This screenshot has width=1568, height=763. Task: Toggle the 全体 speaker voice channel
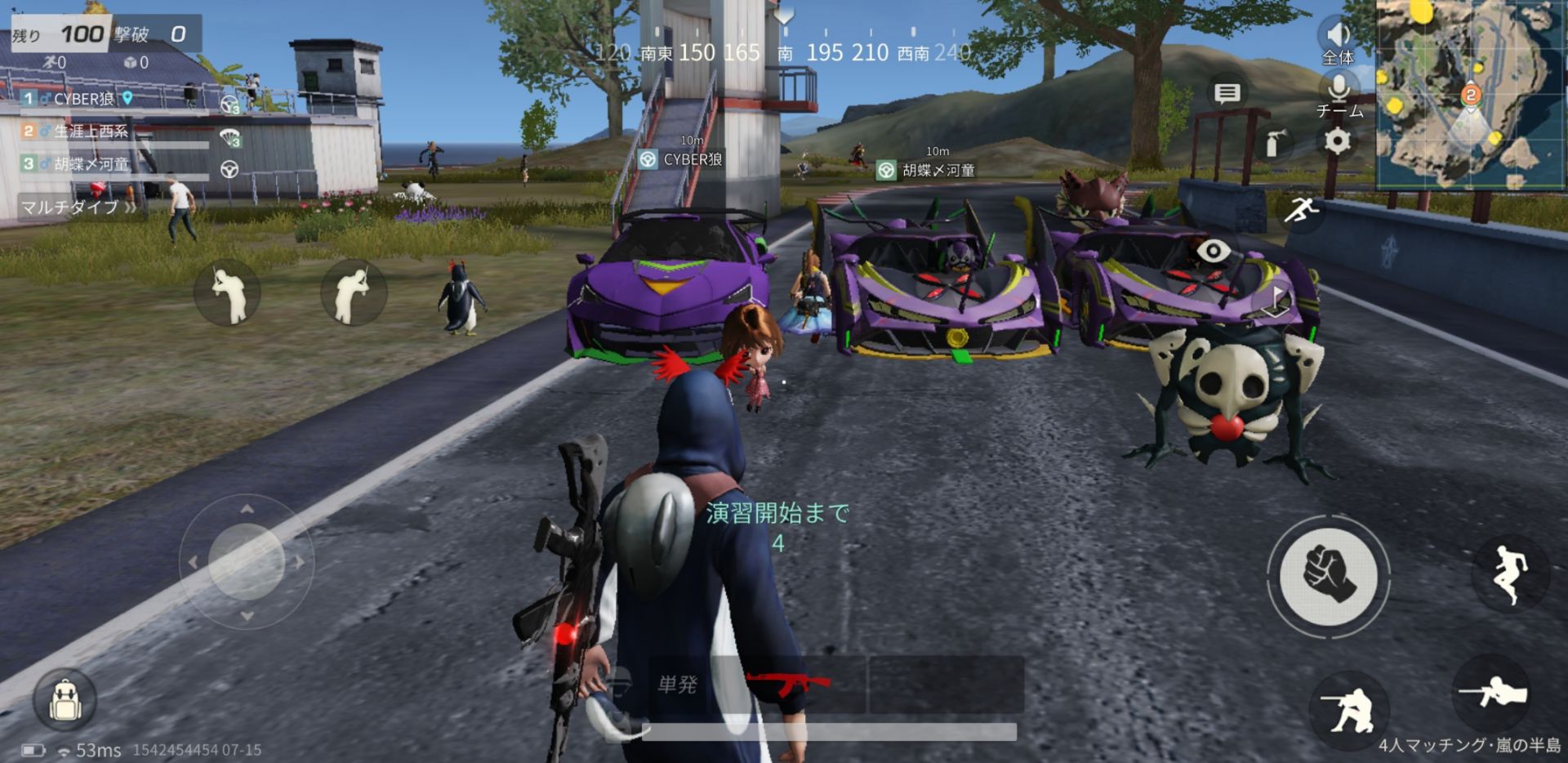(x=1338, y=36)
